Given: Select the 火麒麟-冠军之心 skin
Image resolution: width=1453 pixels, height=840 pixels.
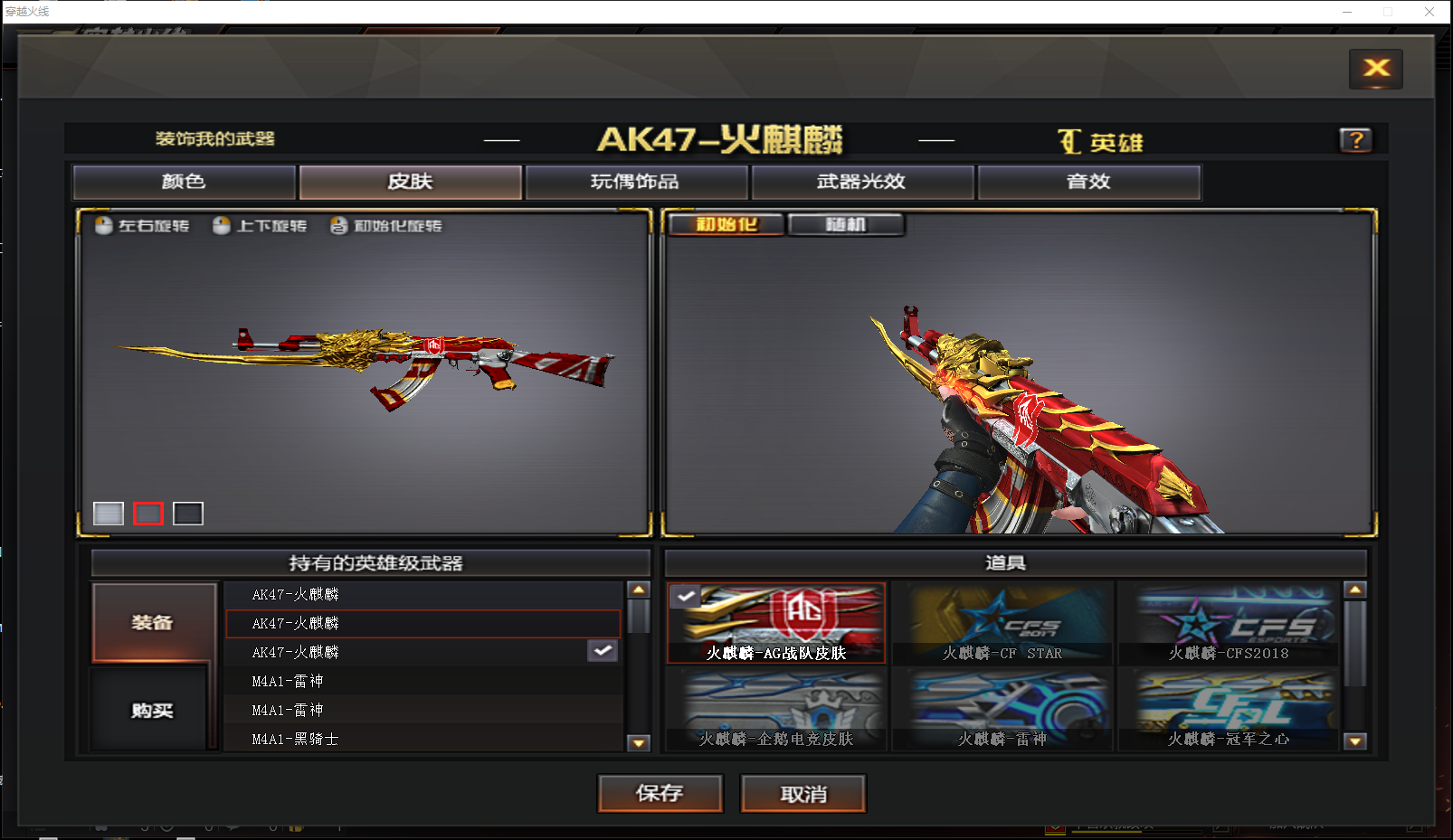Looking at the screenshot, I should (1229, 711).
